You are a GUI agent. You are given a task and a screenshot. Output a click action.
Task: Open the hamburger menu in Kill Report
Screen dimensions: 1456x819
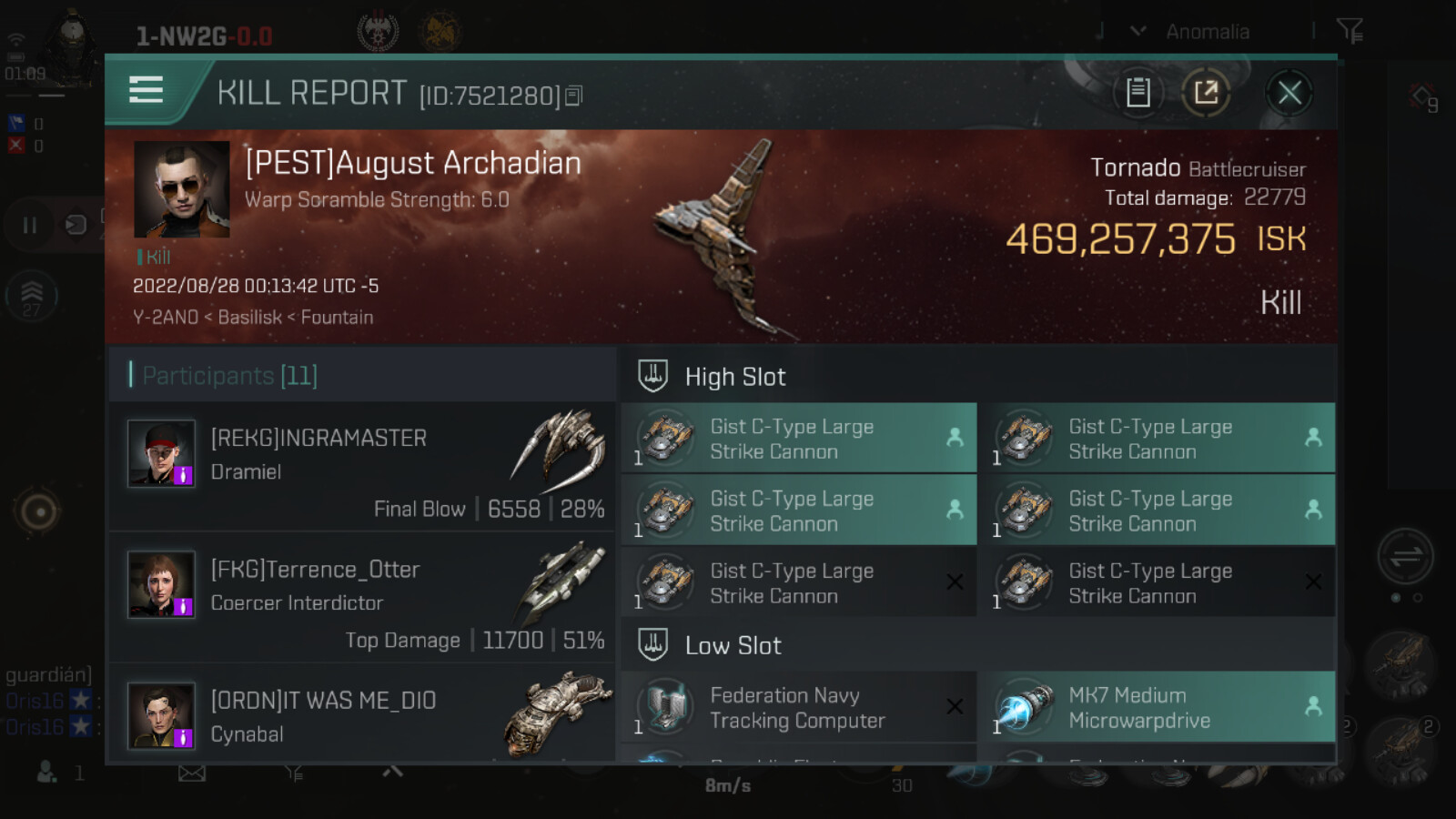[x=146, y=90]
